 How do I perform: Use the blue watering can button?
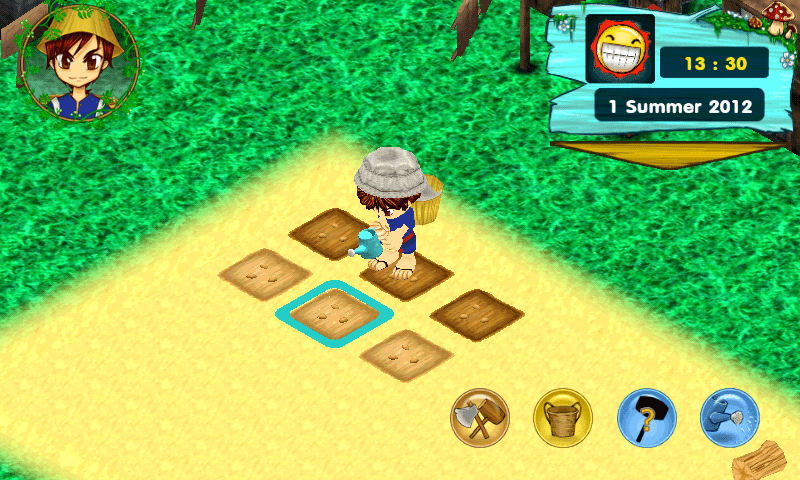(729, 418)
